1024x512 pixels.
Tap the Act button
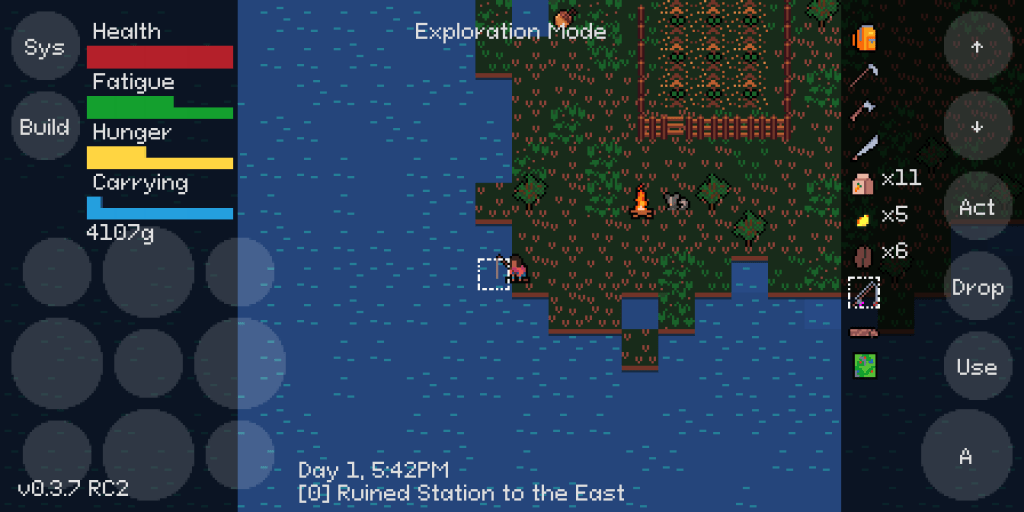[977, 207]
